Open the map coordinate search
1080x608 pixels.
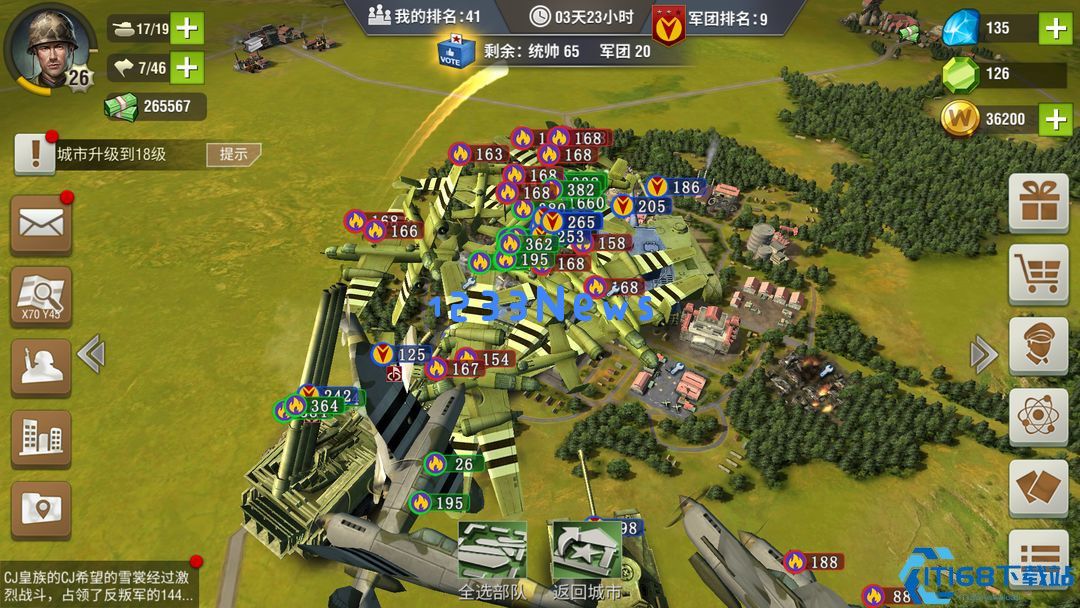[x=41, y=296]
